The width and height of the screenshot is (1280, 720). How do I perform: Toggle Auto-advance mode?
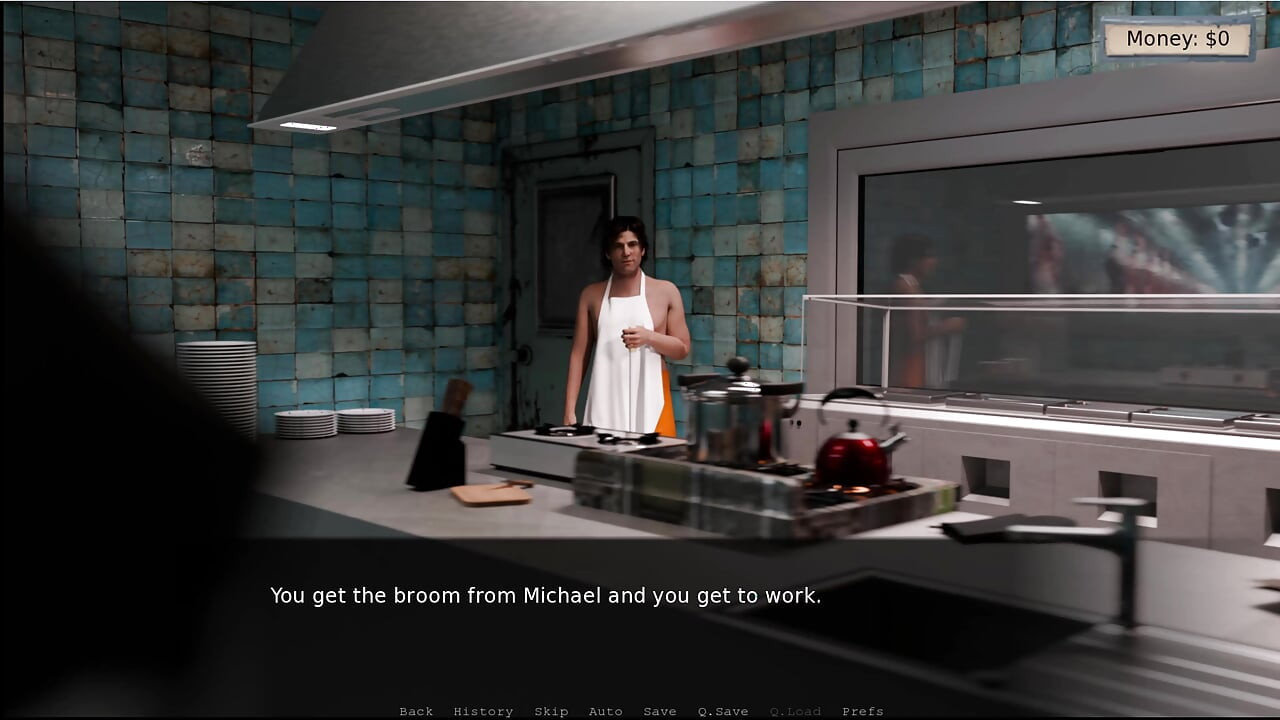[x=607, y=711]
